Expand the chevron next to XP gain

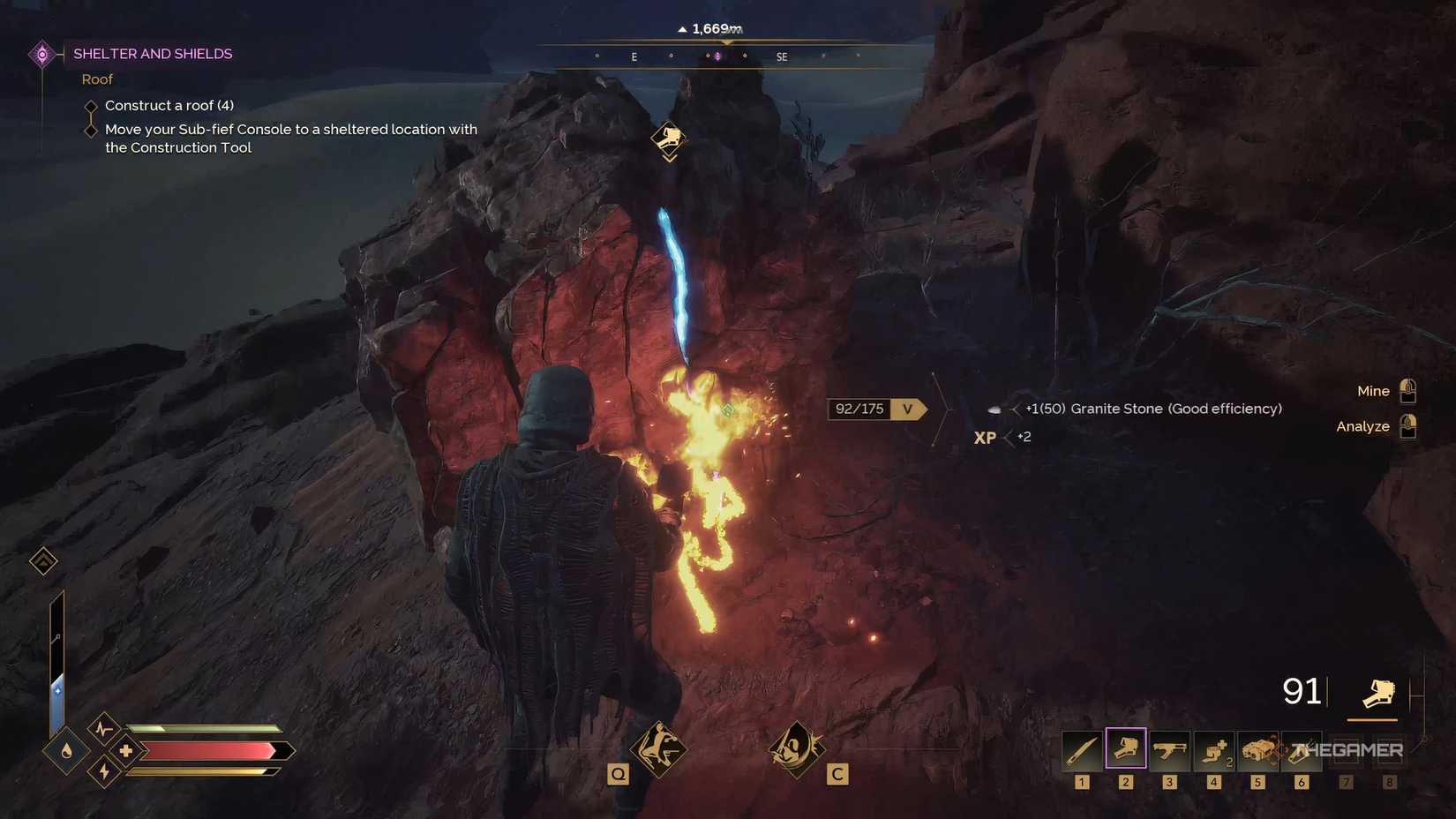pyautogui.click(x=1009, y=437)
